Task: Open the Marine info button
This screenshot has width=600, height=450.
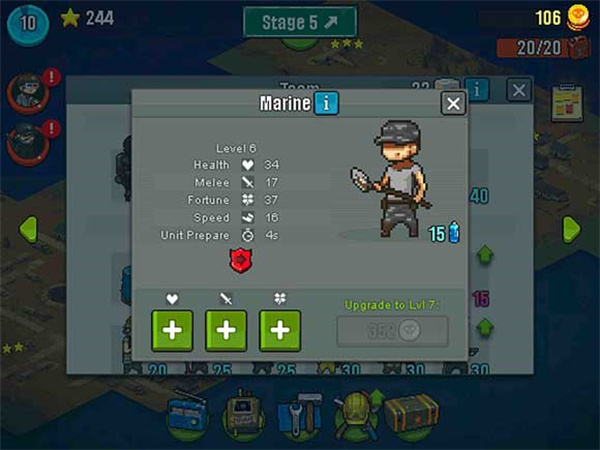Action: [x=326, y=103]
